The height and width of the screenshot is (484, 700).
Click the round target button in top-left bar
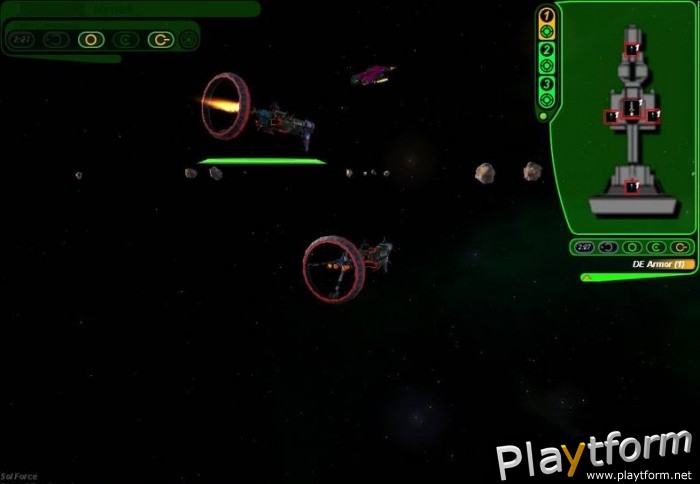tap(189, 41)
